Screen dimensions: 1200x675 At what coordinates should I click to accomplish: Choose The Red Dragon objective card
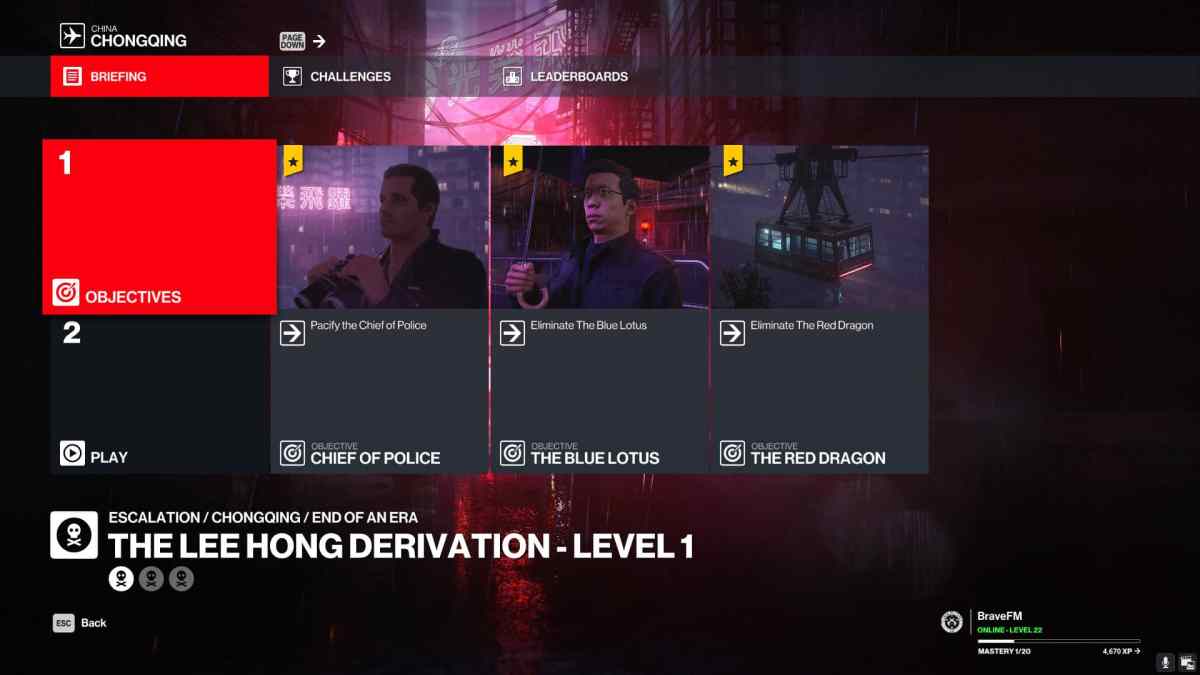[x=820, y=309]
